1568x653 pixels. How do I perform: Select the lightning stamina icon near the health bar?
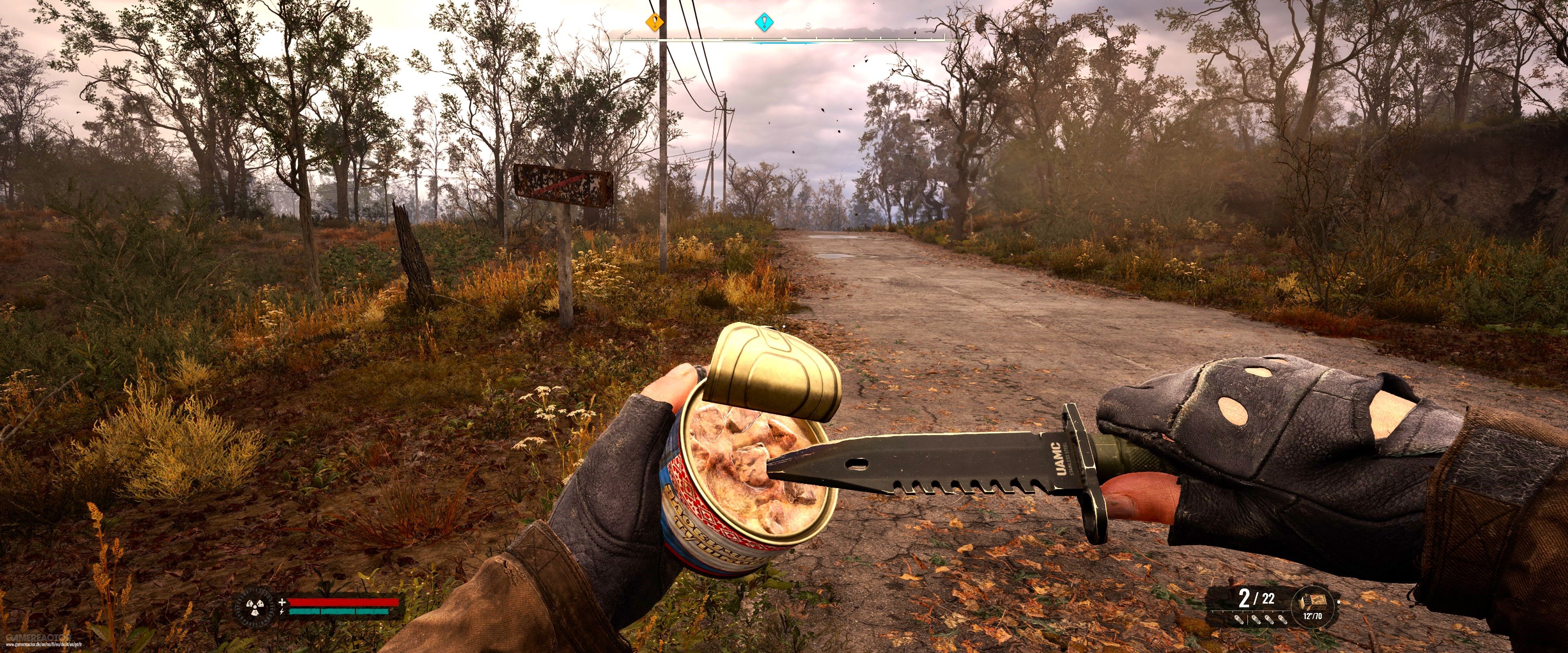click(282, 612)
